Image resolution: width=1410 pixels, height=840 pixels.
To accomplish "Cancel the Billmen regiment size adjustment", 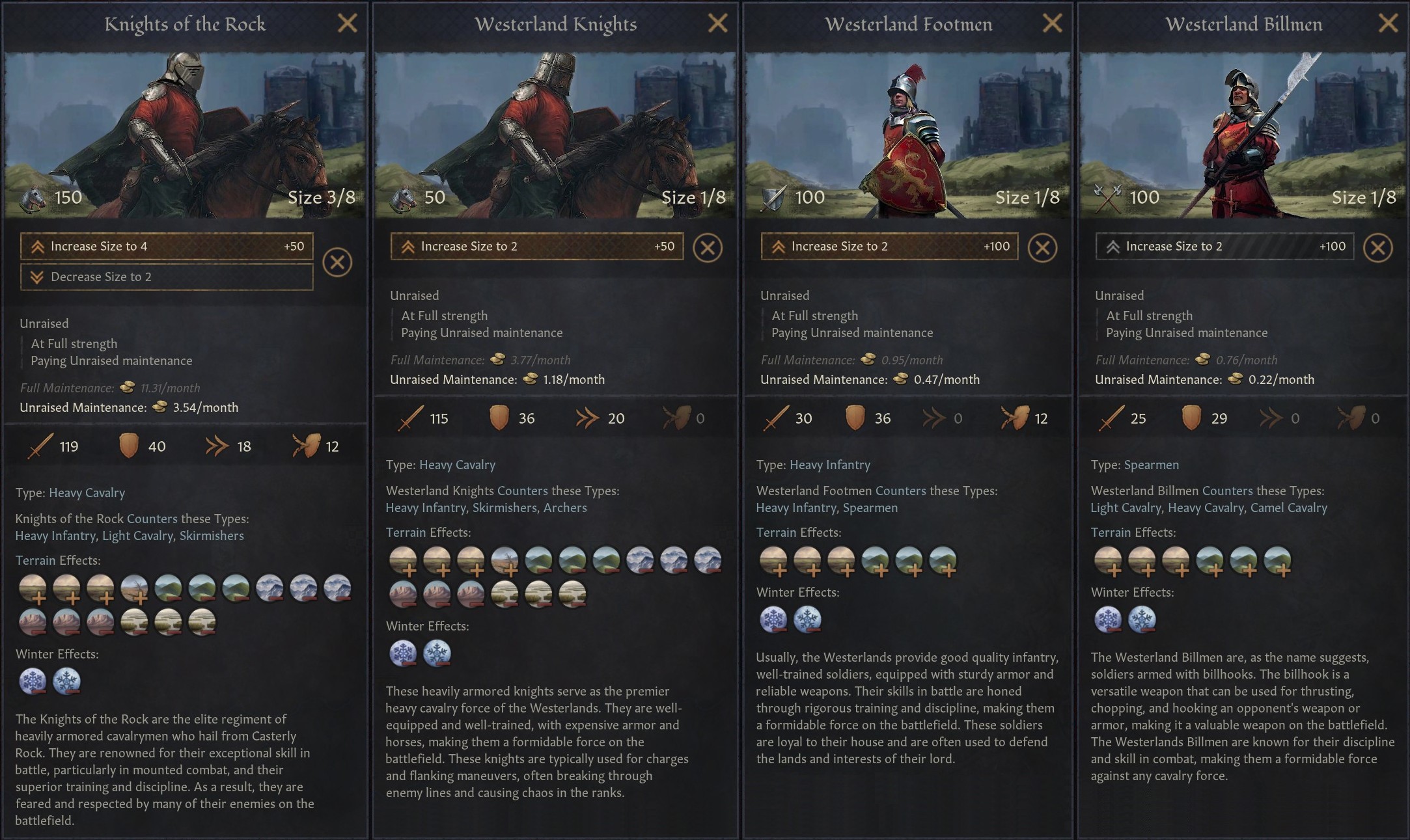I will coord(1378,247).
